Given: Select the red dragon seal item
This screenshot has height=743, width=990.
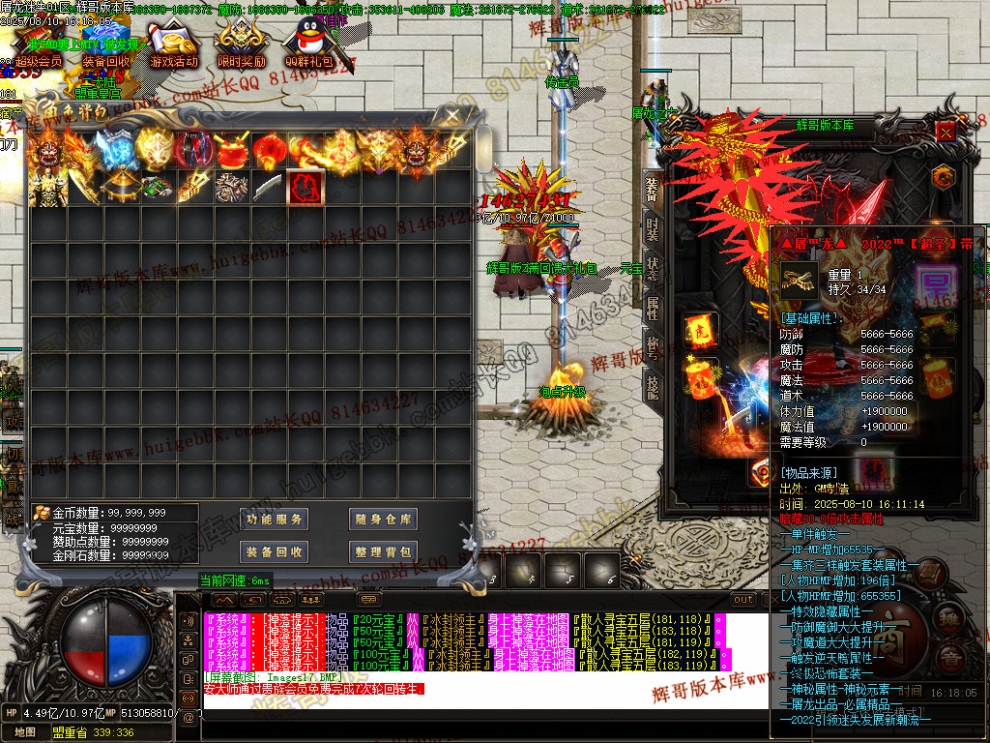Looking at the screenshot, I should (x=304, y=187).
